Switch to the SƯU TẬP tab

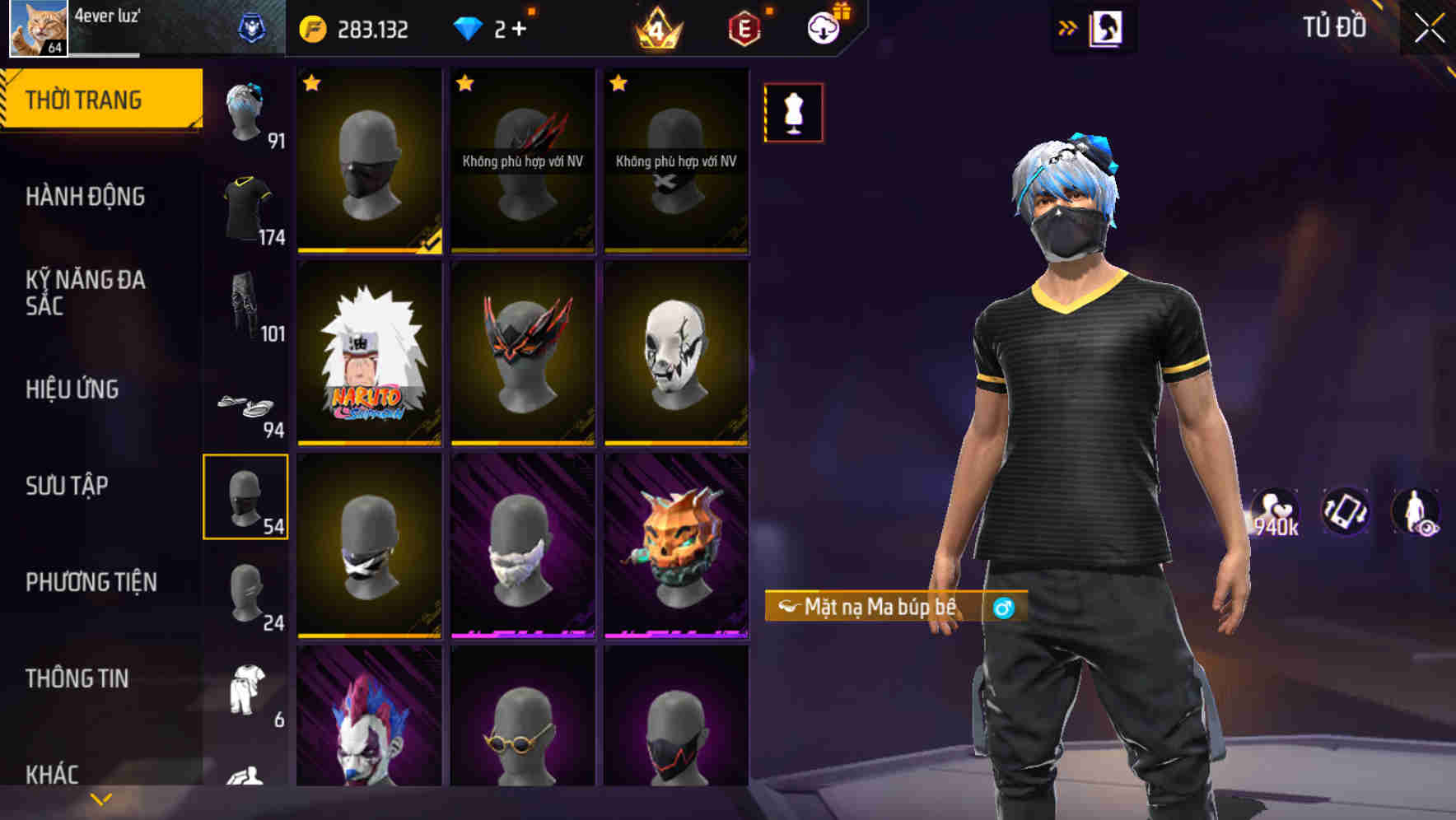click(x=66, y=486)
